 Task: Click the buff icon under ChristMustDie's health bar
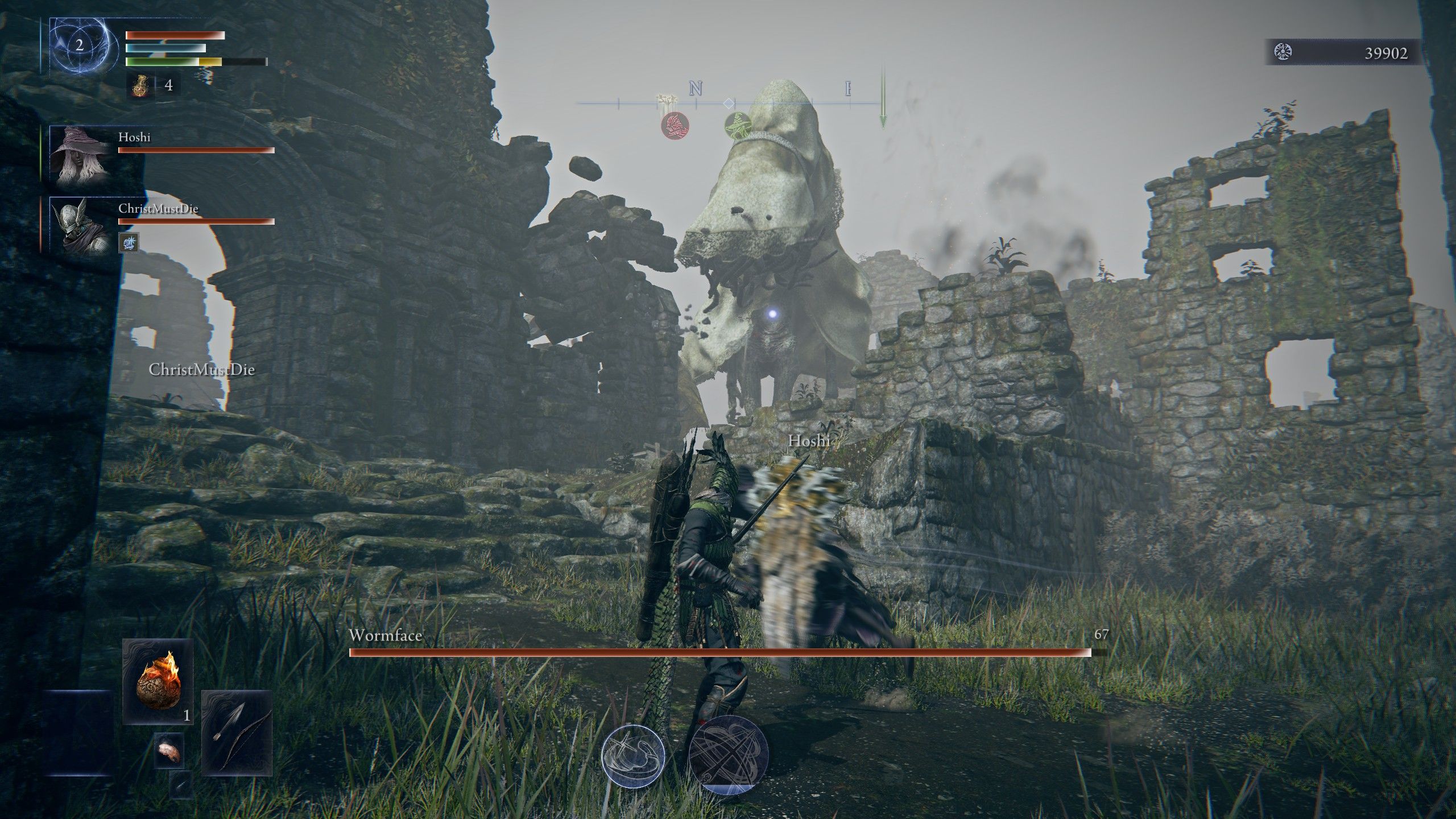click(x=128, y=243)
